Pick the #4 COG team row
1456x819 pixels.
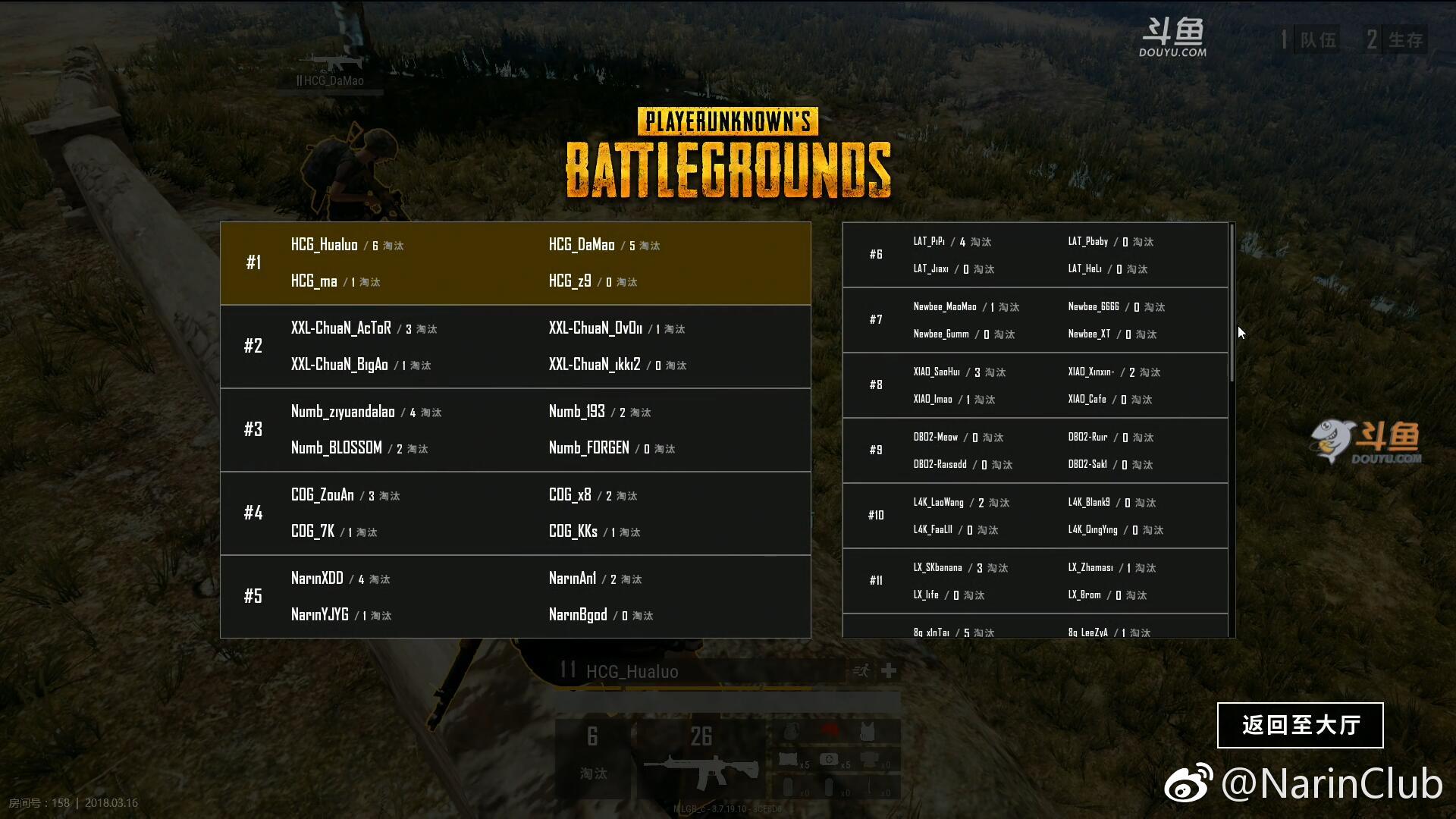pyautogui.click(x=516, y=513)
